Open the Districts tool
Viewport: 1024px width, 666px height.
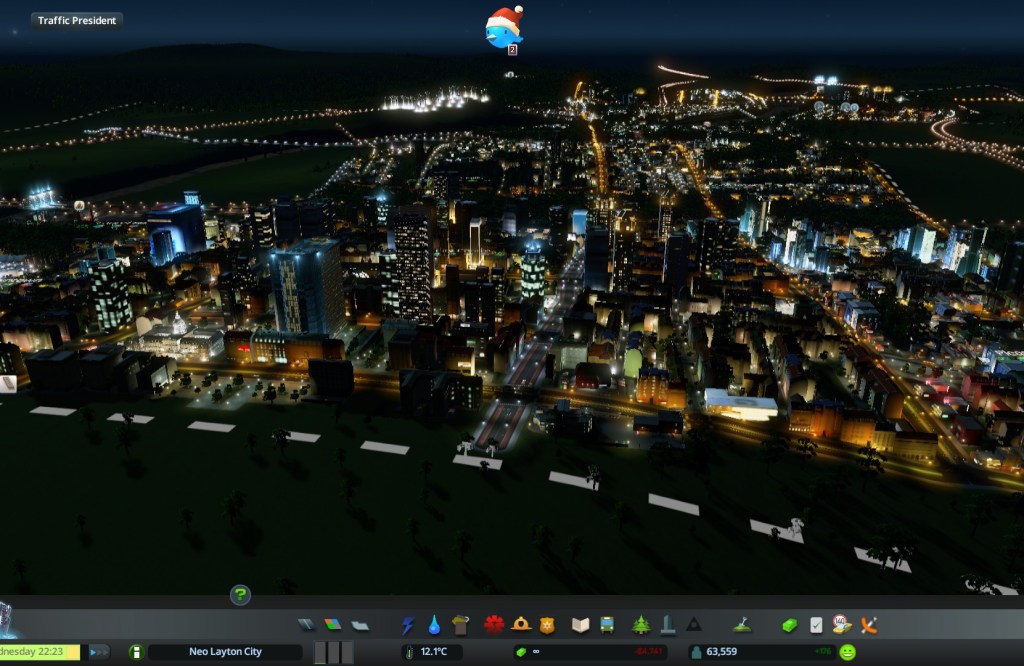[x=360, y=625]
